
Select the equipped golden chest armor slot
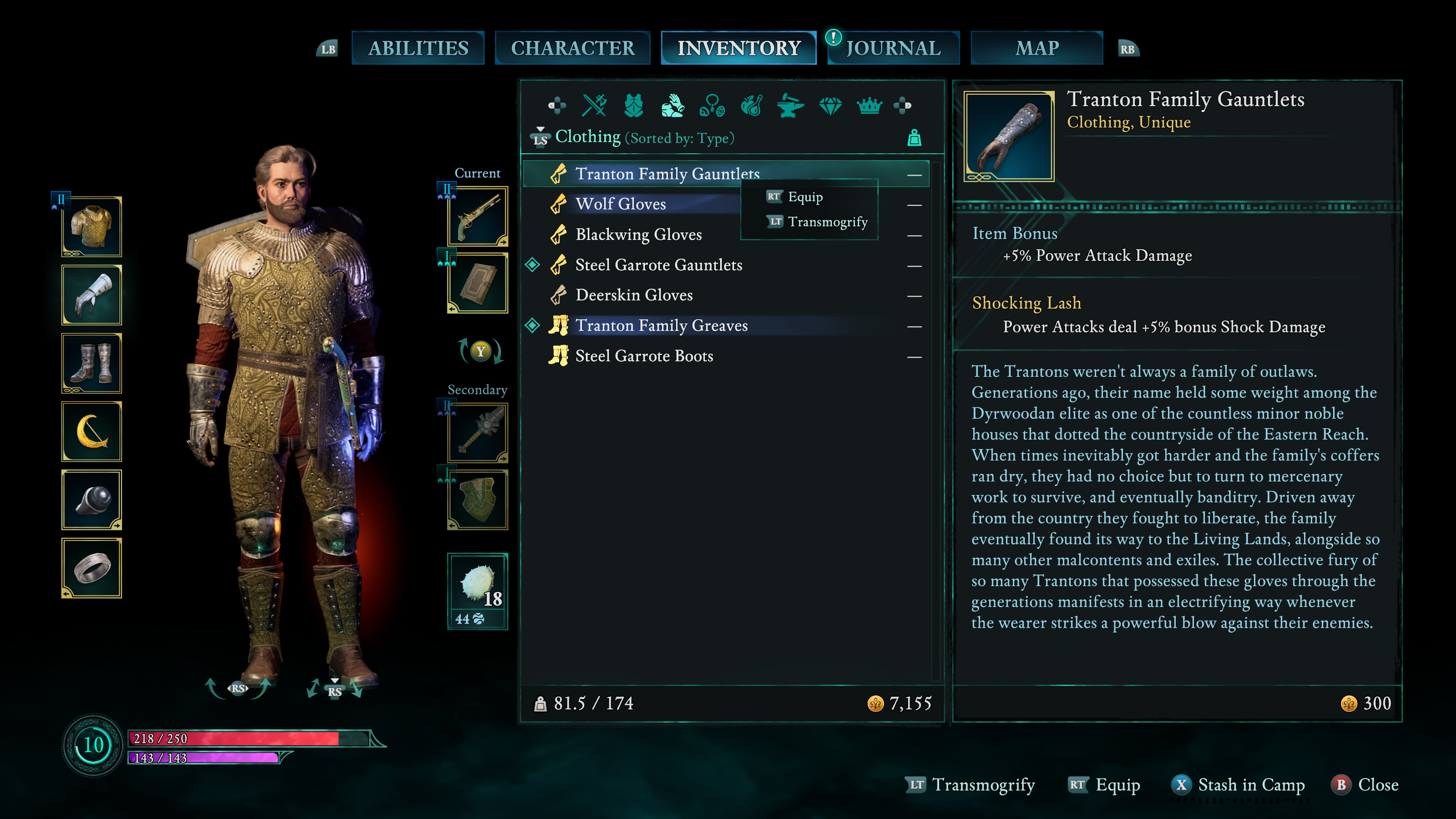click(91, 227)
